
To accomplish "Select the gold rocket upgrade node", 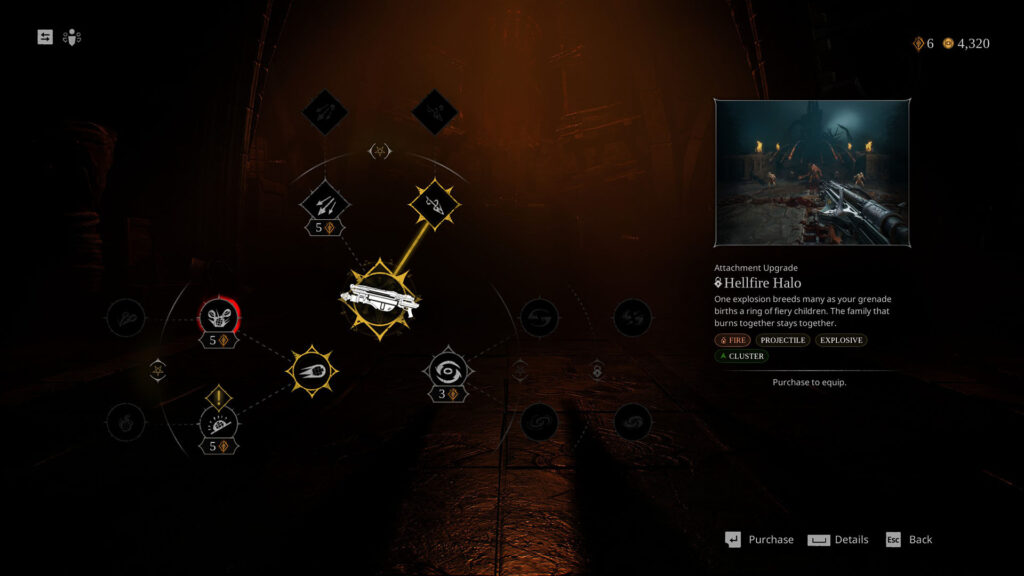I will point(434,206).
